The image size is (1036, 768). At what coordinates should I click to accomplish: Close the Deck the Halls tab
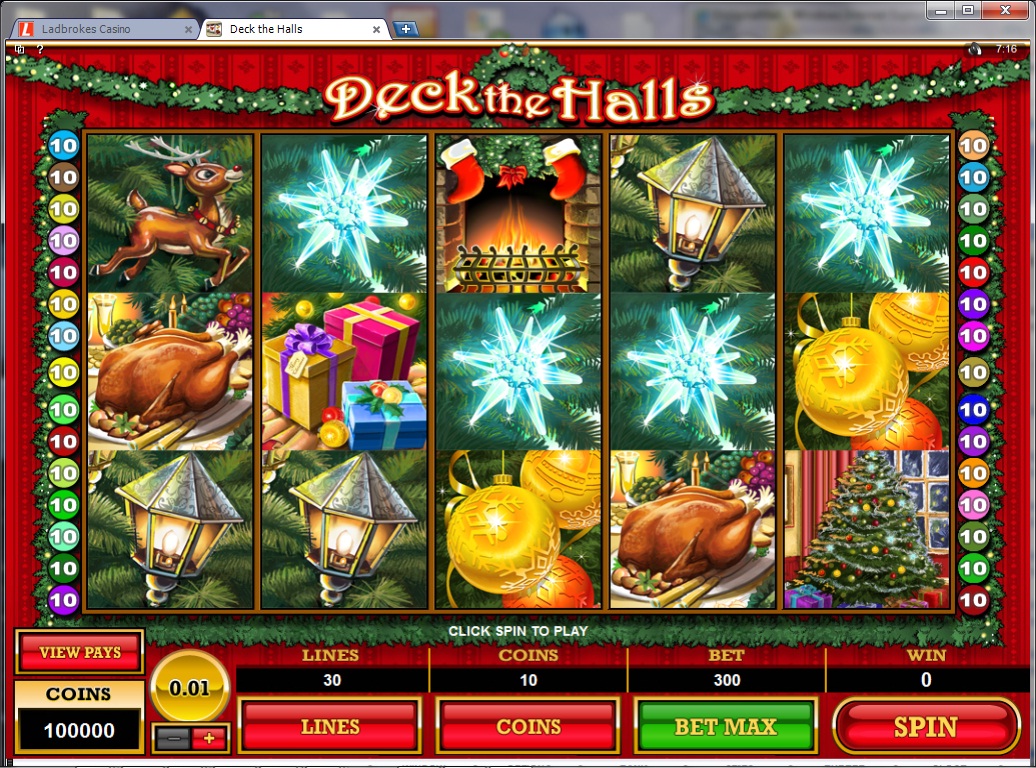pyautogui.click(x=377, y=29)
